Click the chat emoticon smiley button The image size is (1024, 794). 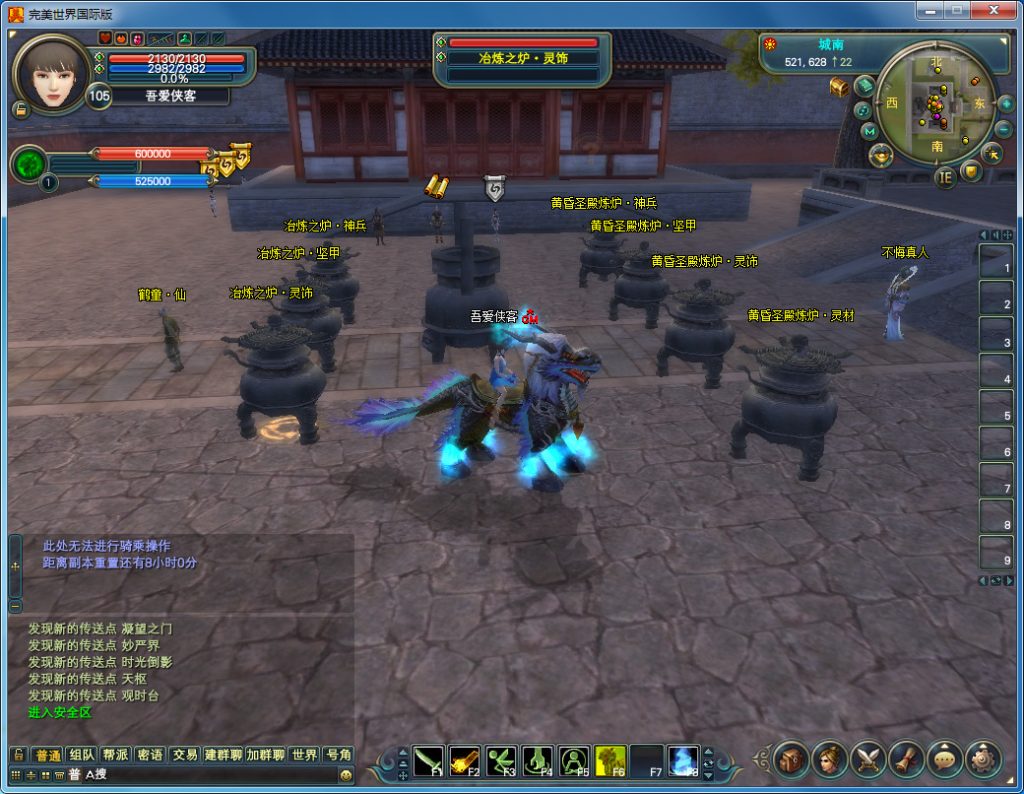[346, 775]
